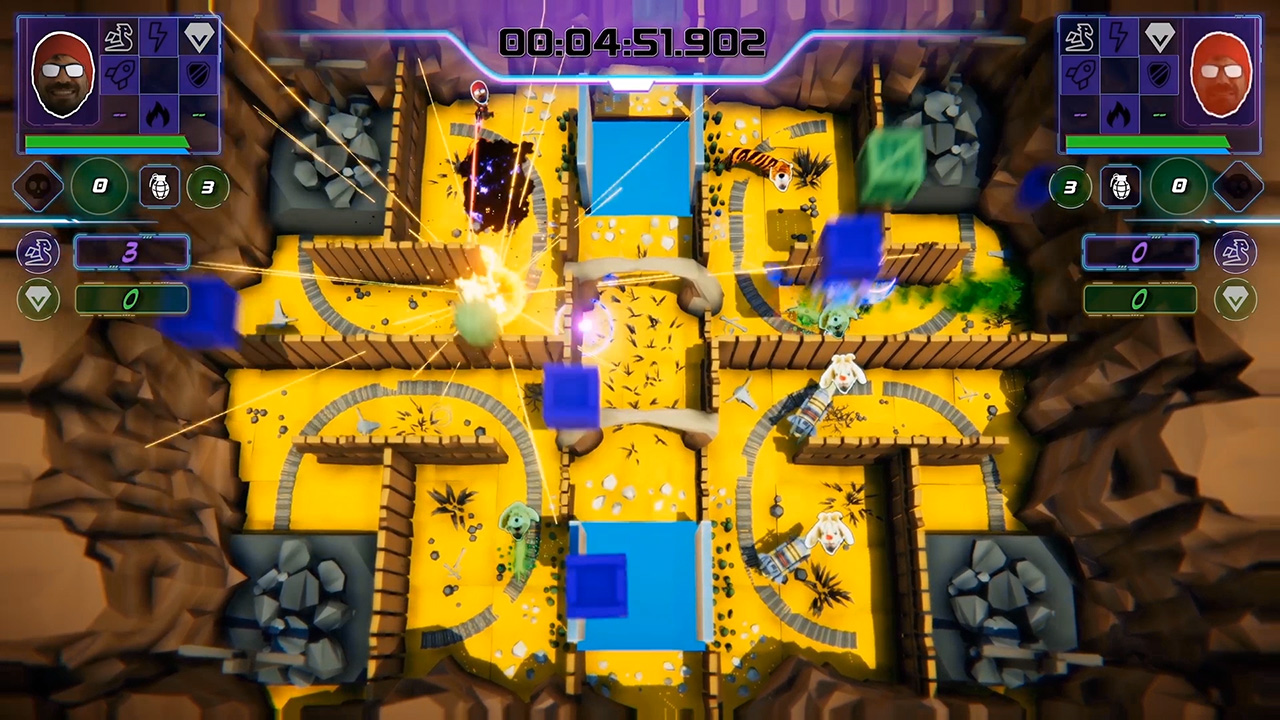Click the left player's skull kill counter icon
Screen dimensions: 1280x720
click(x=38, y=186)
